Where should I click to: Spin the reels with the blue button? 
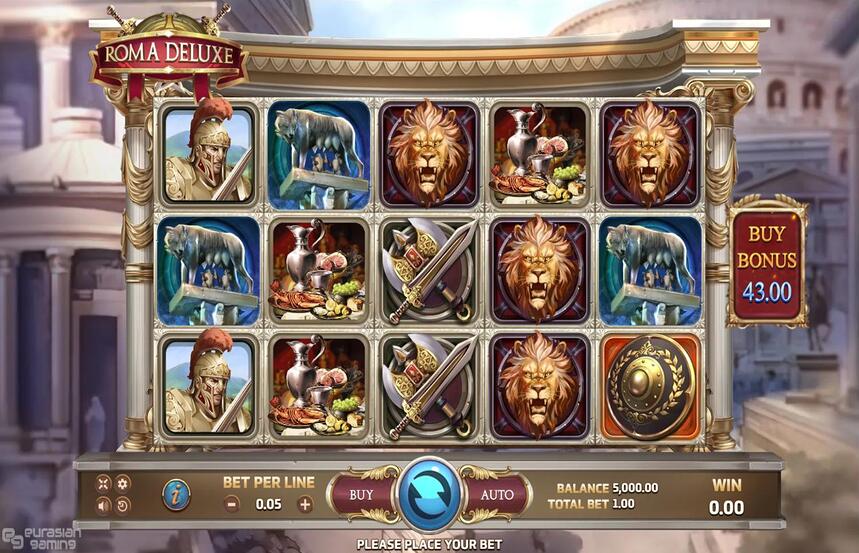428,494
